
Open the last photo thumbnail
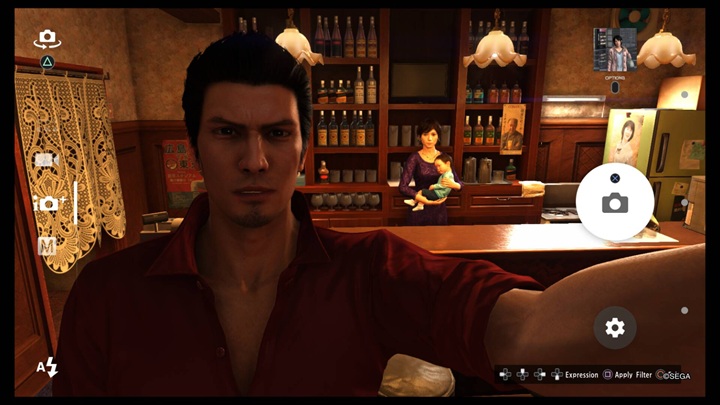click(x=614, y=50)
